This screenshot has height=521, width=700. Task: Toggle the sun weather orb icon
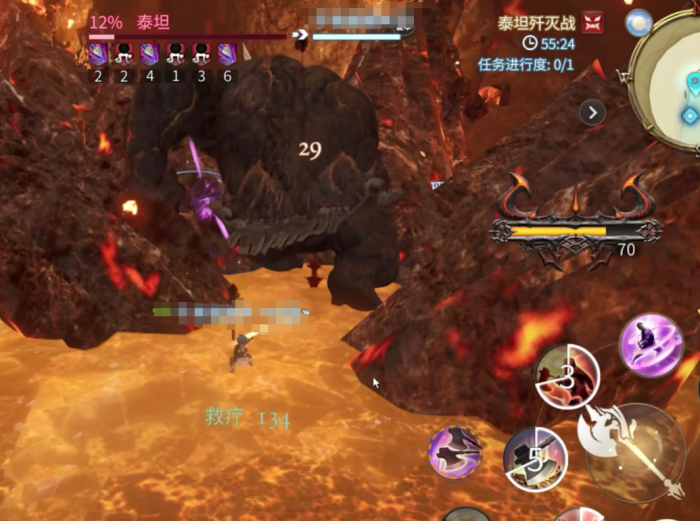pos(637,22)
